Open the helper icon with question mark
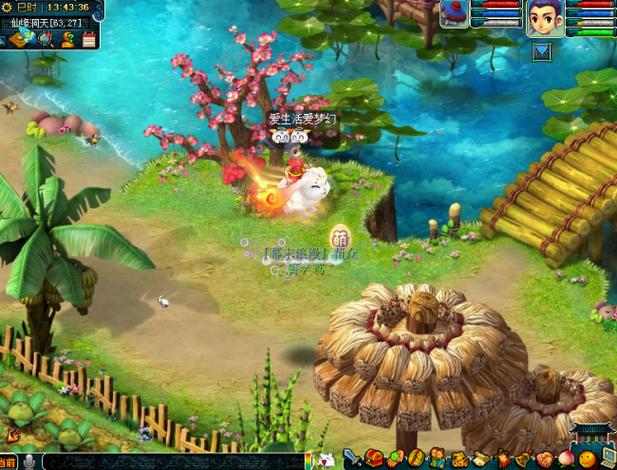The height and width of the screenshot is (470, 617). pyautogui.click(x=68, y=40)
